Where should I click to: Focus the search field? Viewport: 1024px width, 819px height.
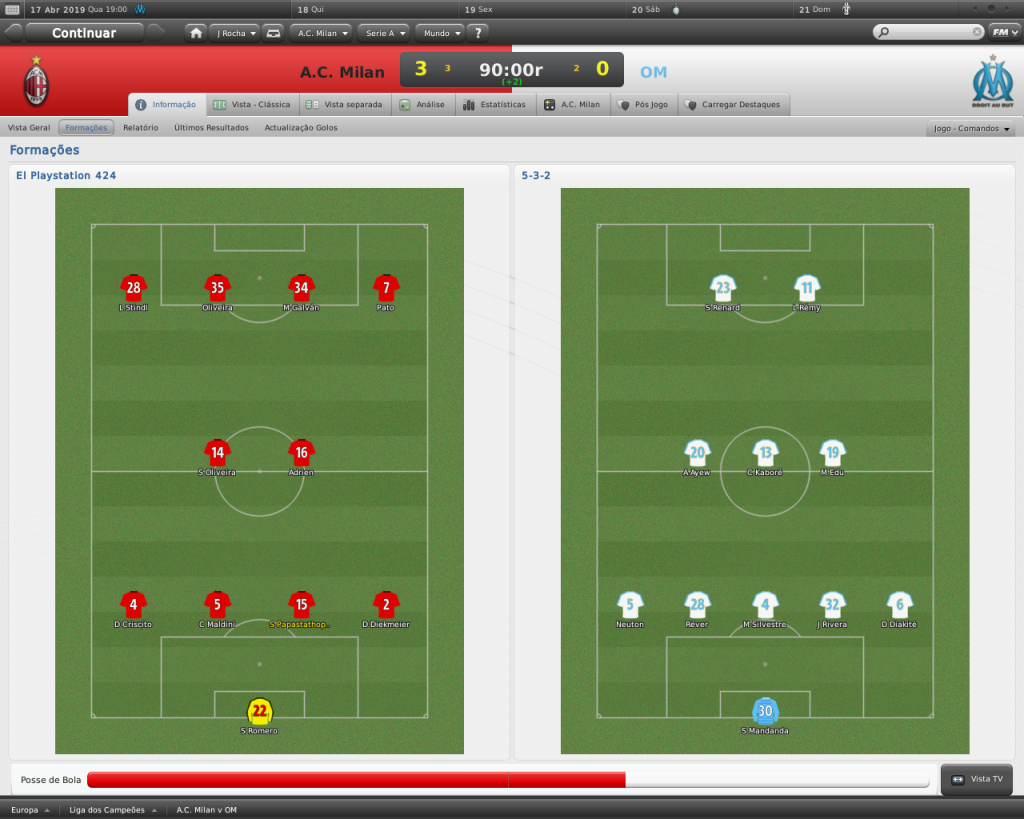coord(927,32)
